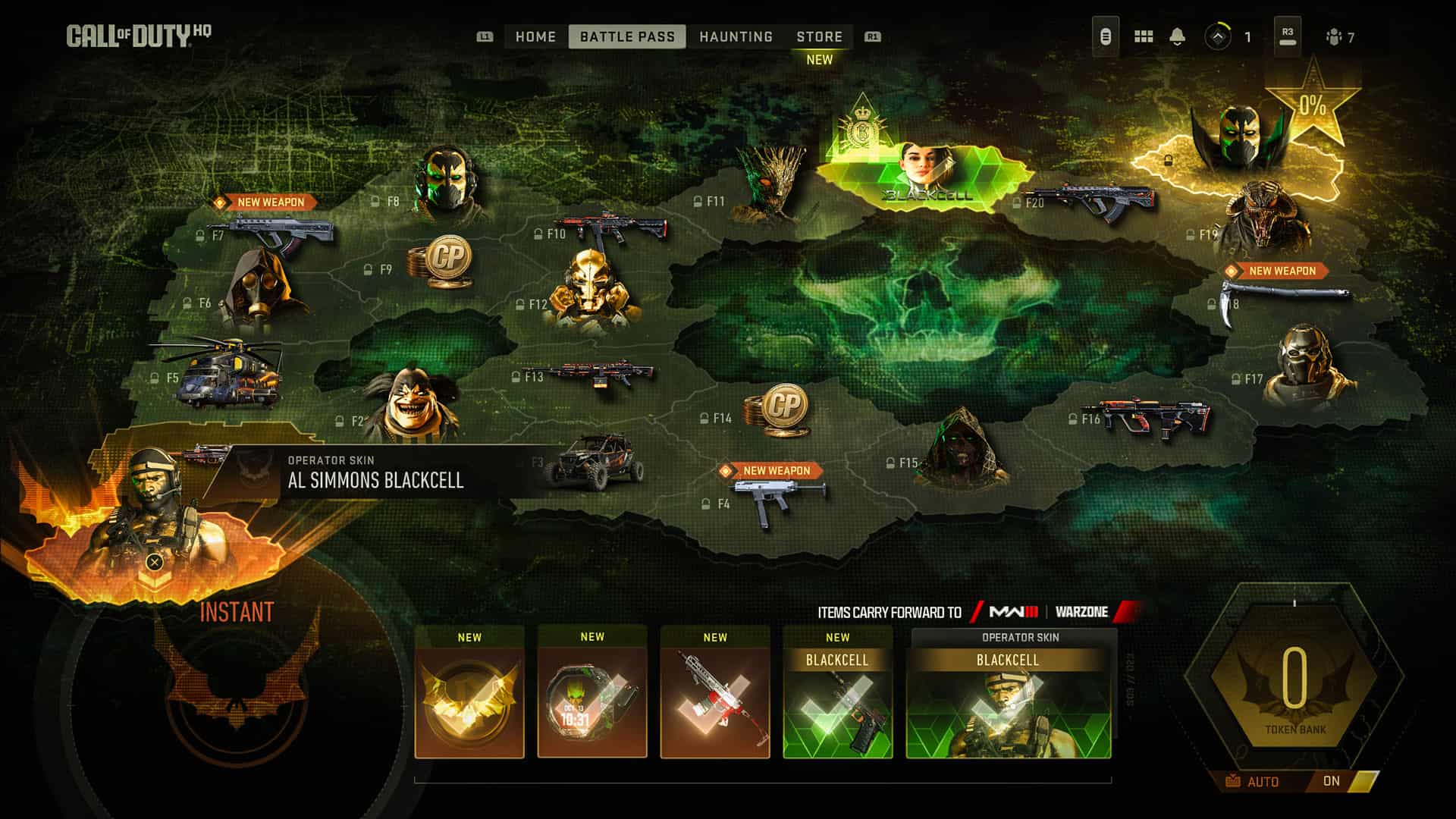1456x819 pixels.
Task: Open the grid menu icon
Action: [1143, 36]
